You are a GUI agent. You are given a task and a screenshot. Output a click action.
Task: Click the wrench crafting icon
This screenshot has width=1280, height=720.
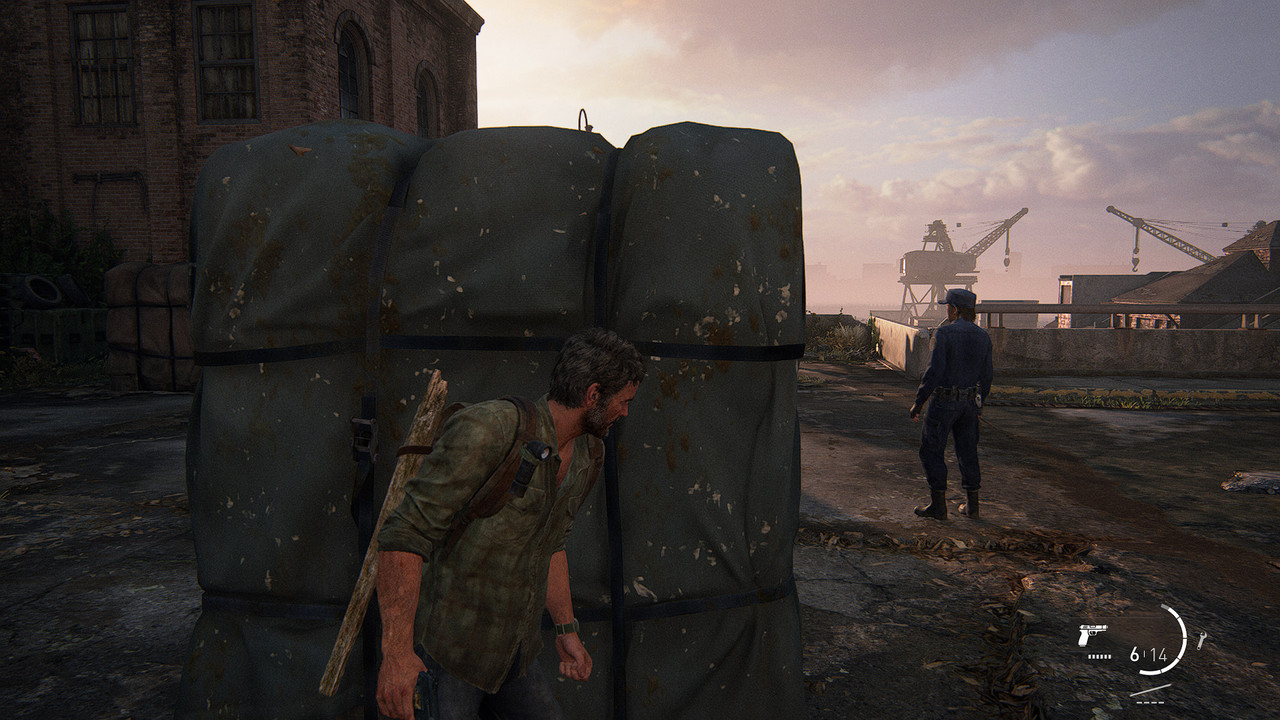coord(1202,639)
